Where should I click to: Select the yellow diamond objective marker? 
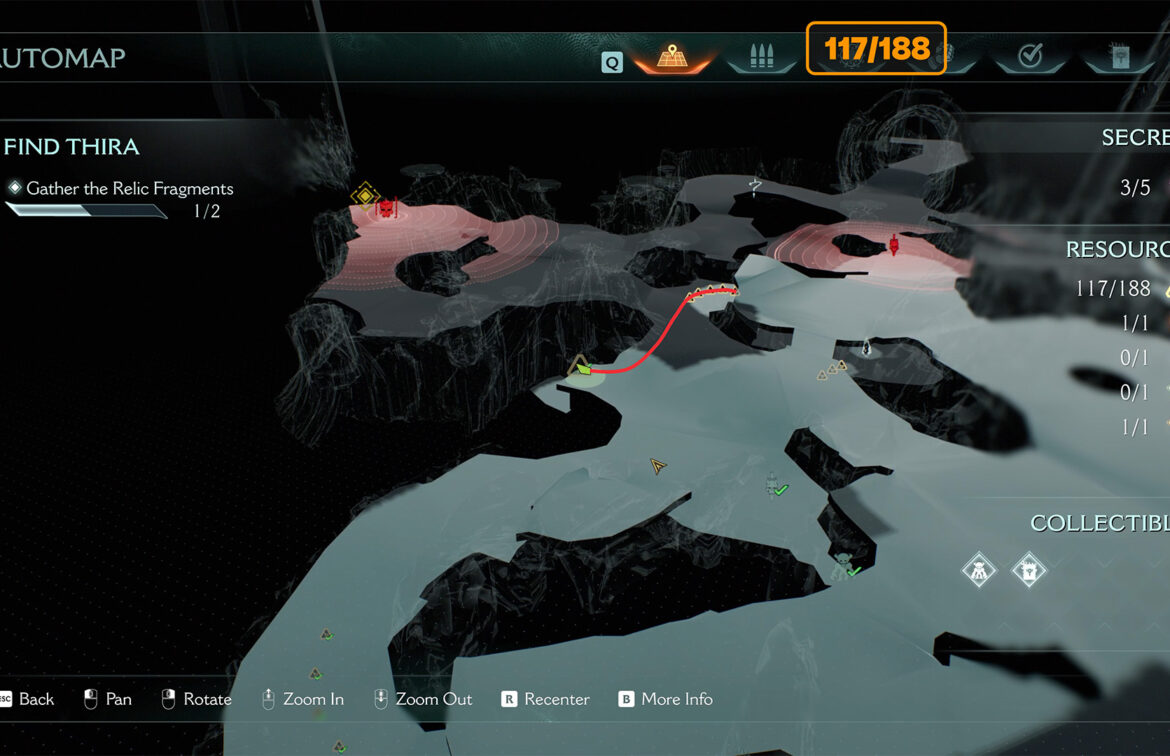pos(365,194)
